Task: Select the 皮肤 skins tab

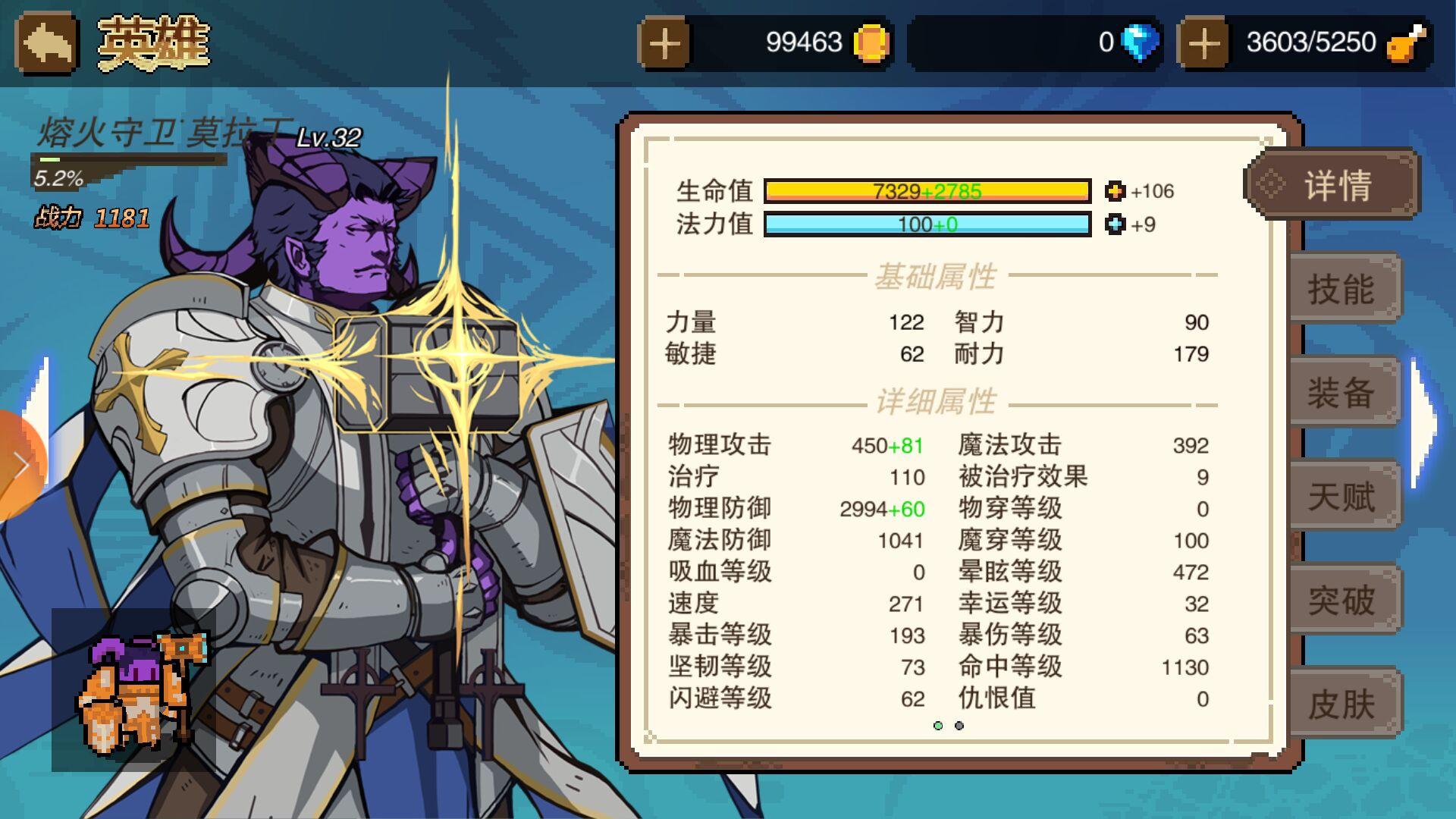Action: pyautogui.click(x=1342, y=704)
